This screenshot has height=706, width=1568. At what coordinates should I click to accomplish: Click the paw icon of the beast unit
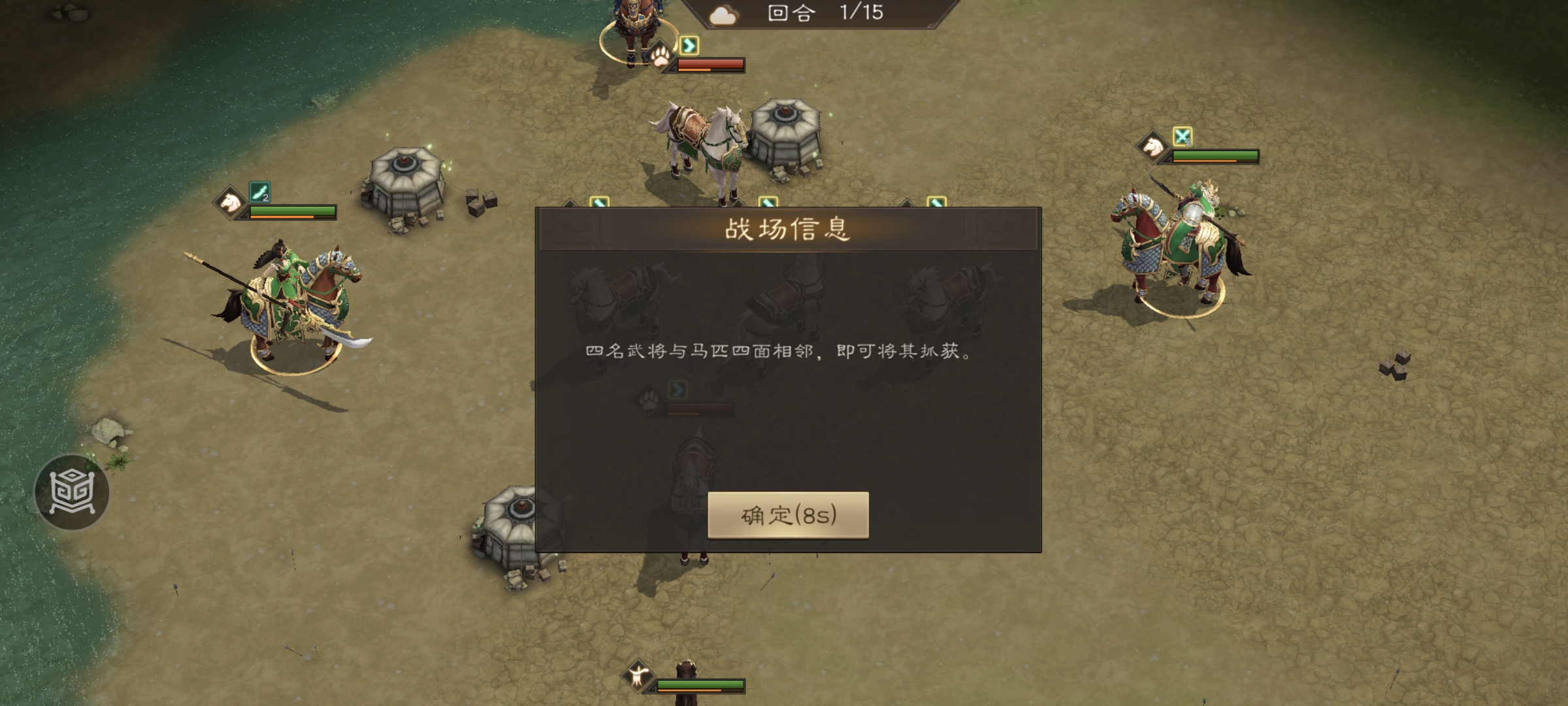pos(661,57)
